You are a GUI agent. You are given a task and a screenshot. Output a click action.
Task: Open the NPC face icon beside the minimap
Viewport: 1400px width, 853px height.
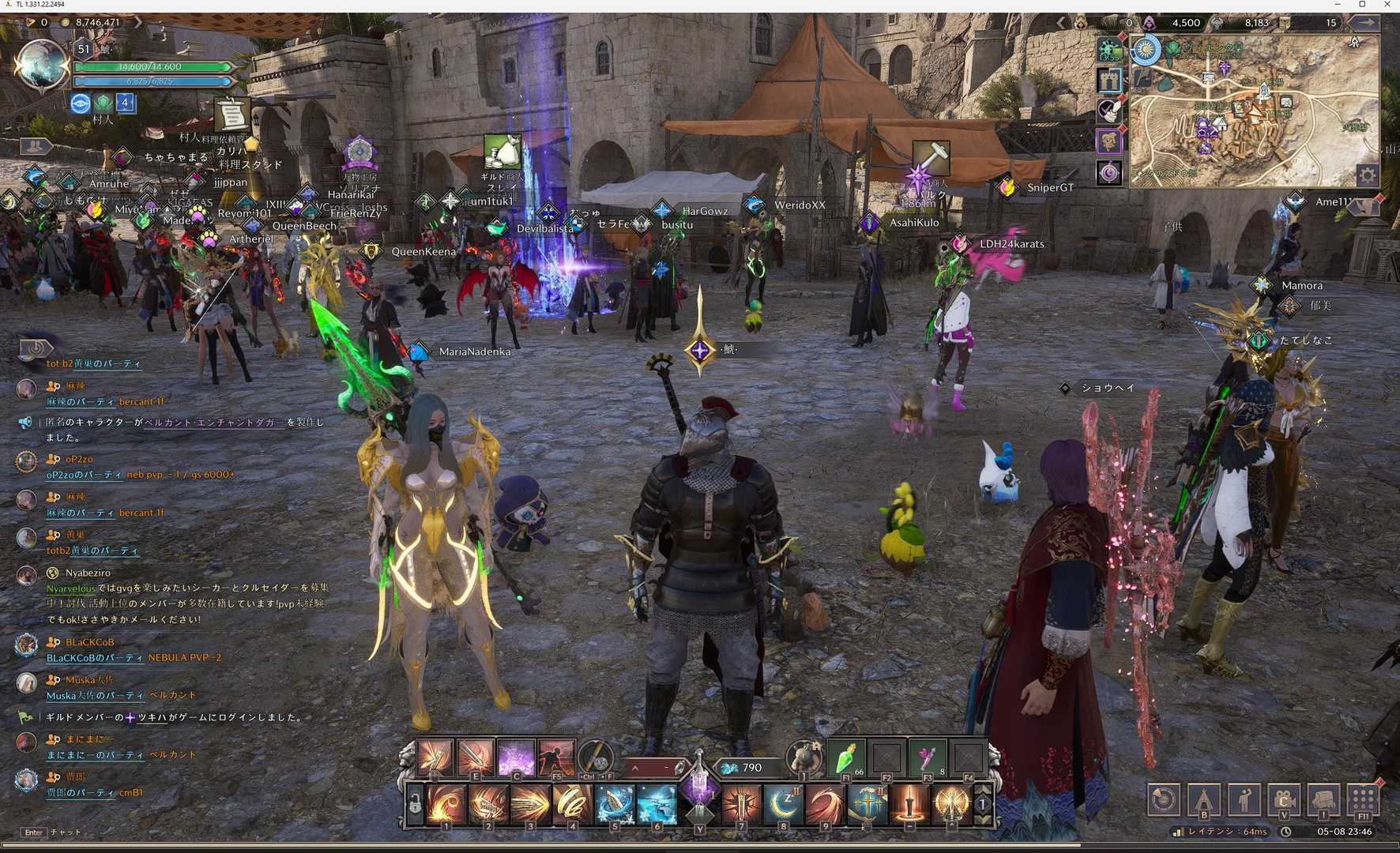pos(1109,141)
